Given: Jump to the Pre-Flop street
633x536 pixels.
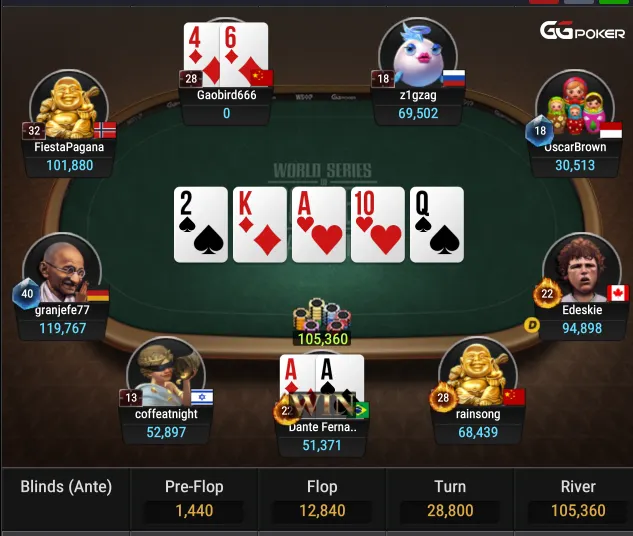Looking at the screenshot, I should point(194,499).
